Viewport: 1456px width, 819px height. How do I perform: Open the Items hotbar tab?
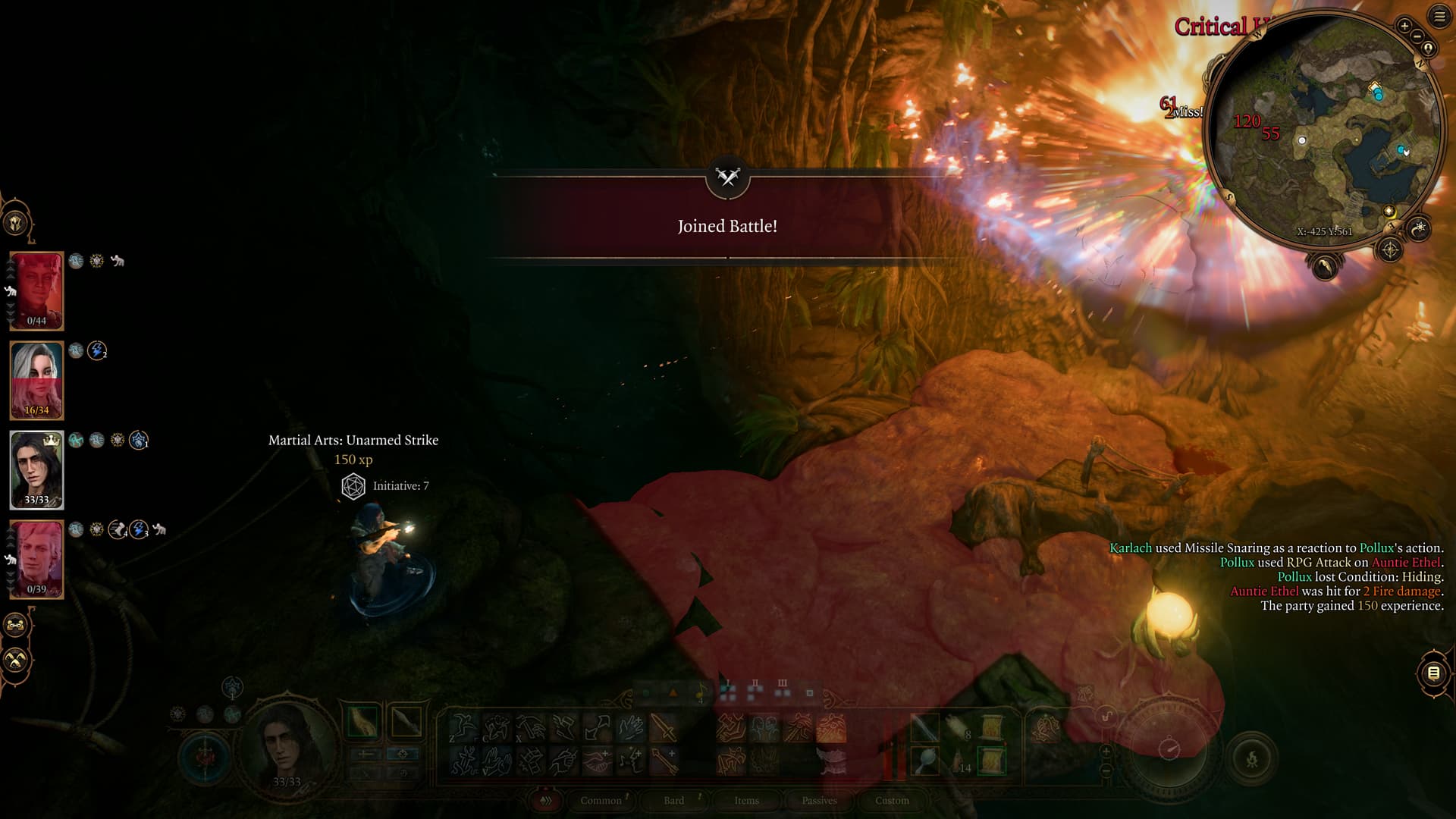746,800
